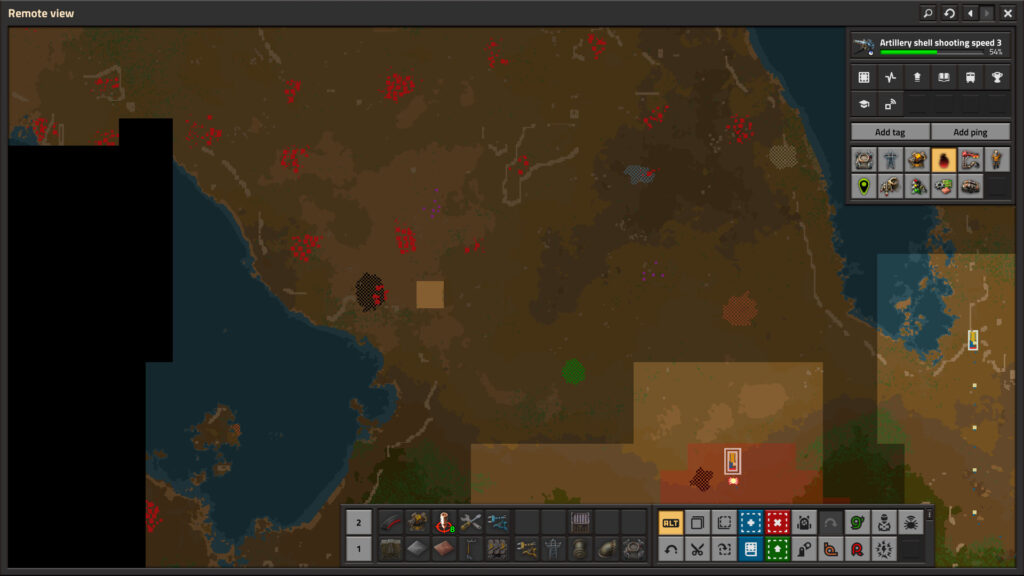This screenshot has width=1024, height=576.
Task: Go back to previous remote view location
Action: click(969, 13)
